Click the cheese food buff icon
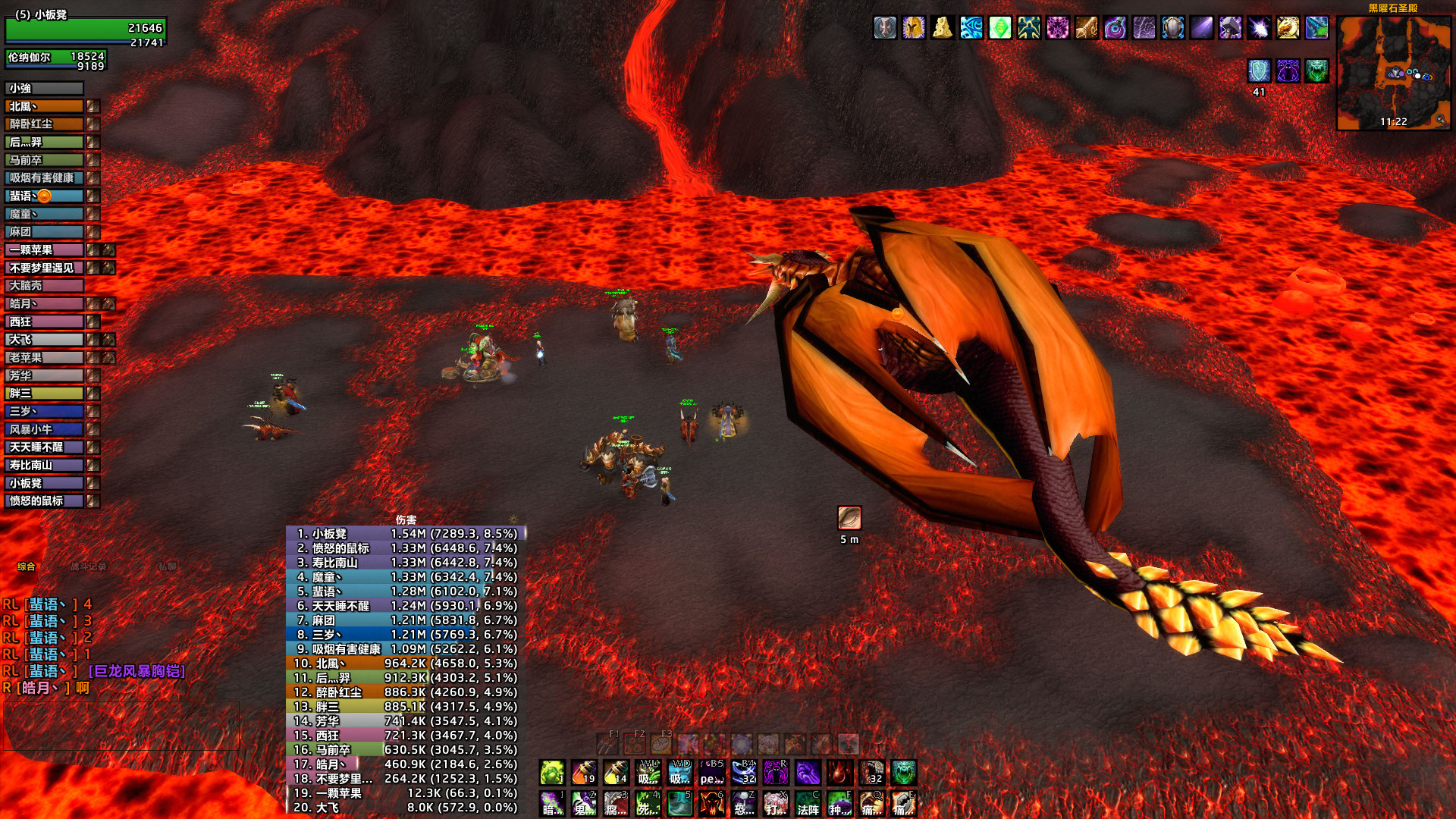 tap(943, 28)
